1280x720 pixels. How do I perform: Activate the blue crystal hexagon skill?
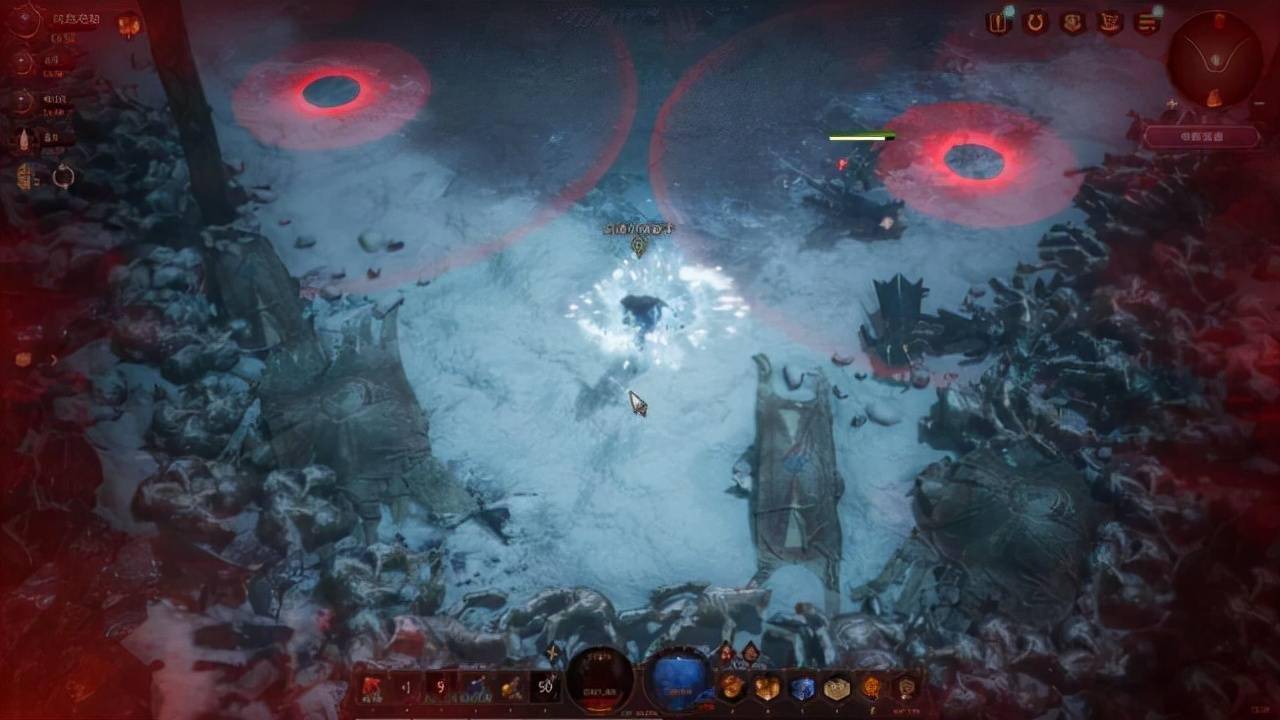coord(802,688)
